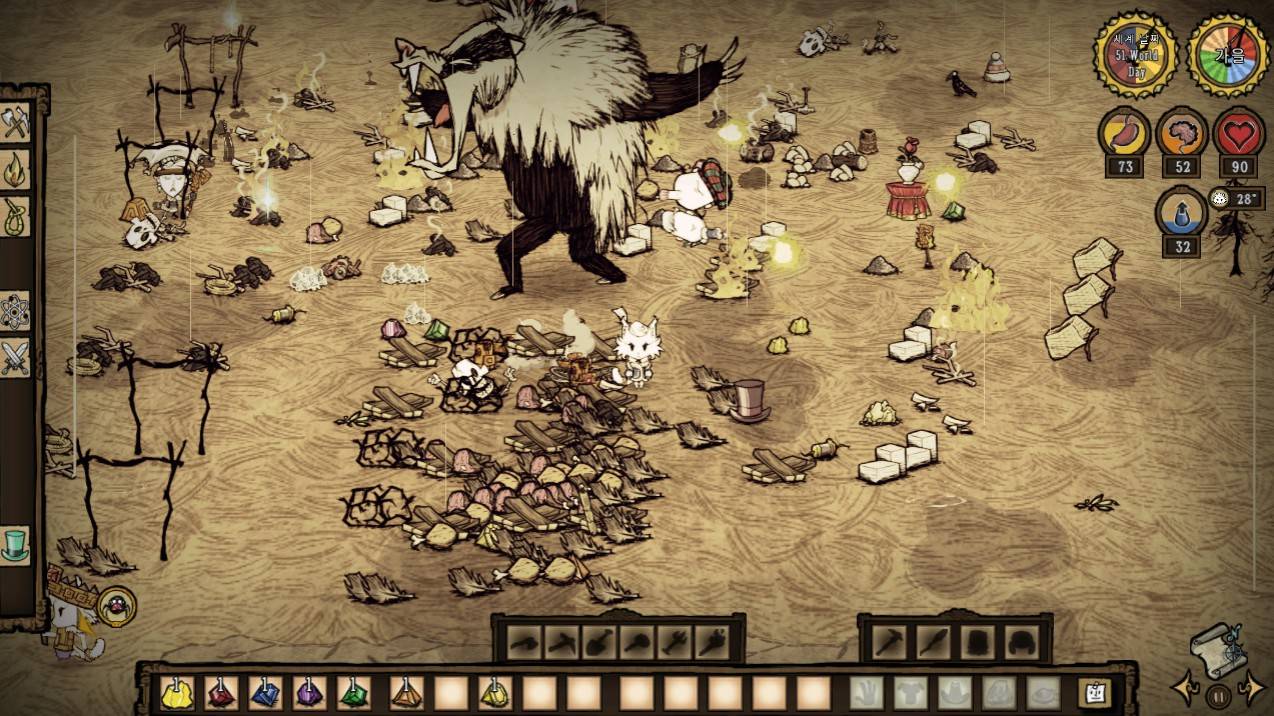Open the Science atom crafting tab
Viewport: 1274px width, 716px height.
pyautogui.click(x=15, y=308)
